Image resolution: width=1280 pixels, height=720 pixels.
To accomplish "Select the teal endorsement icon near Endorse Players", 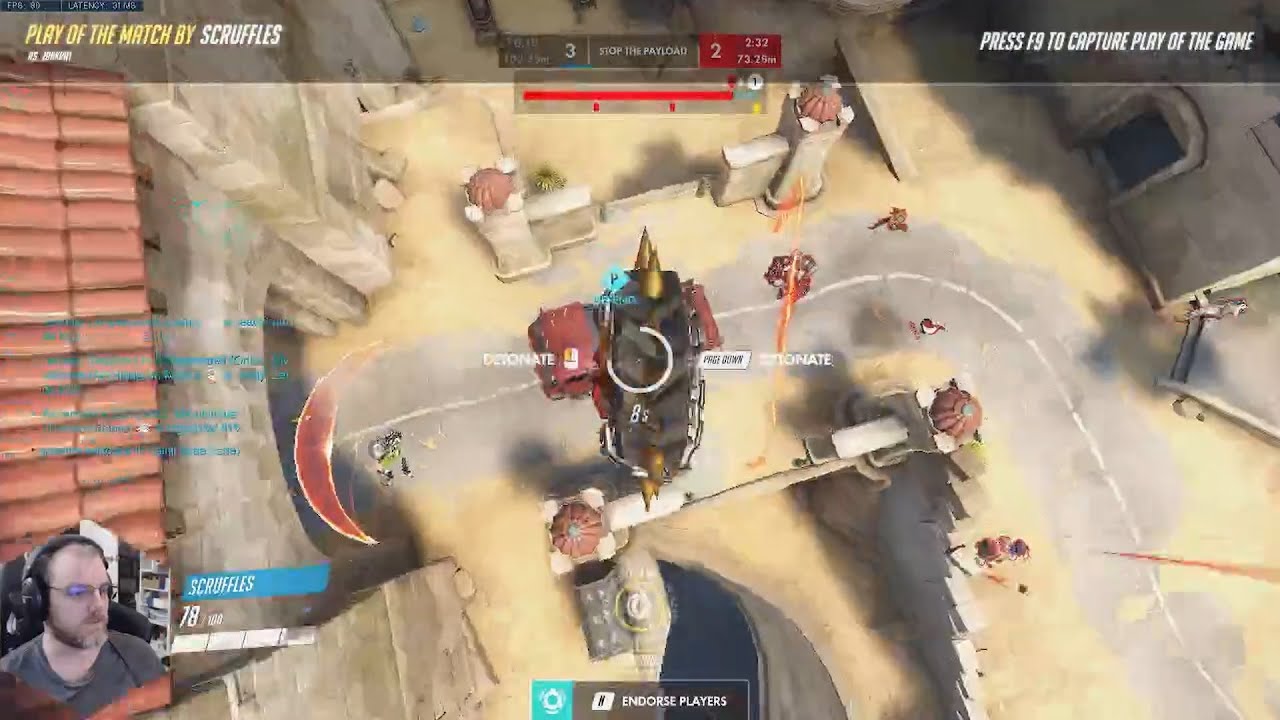I will click(x=553, y=700).
